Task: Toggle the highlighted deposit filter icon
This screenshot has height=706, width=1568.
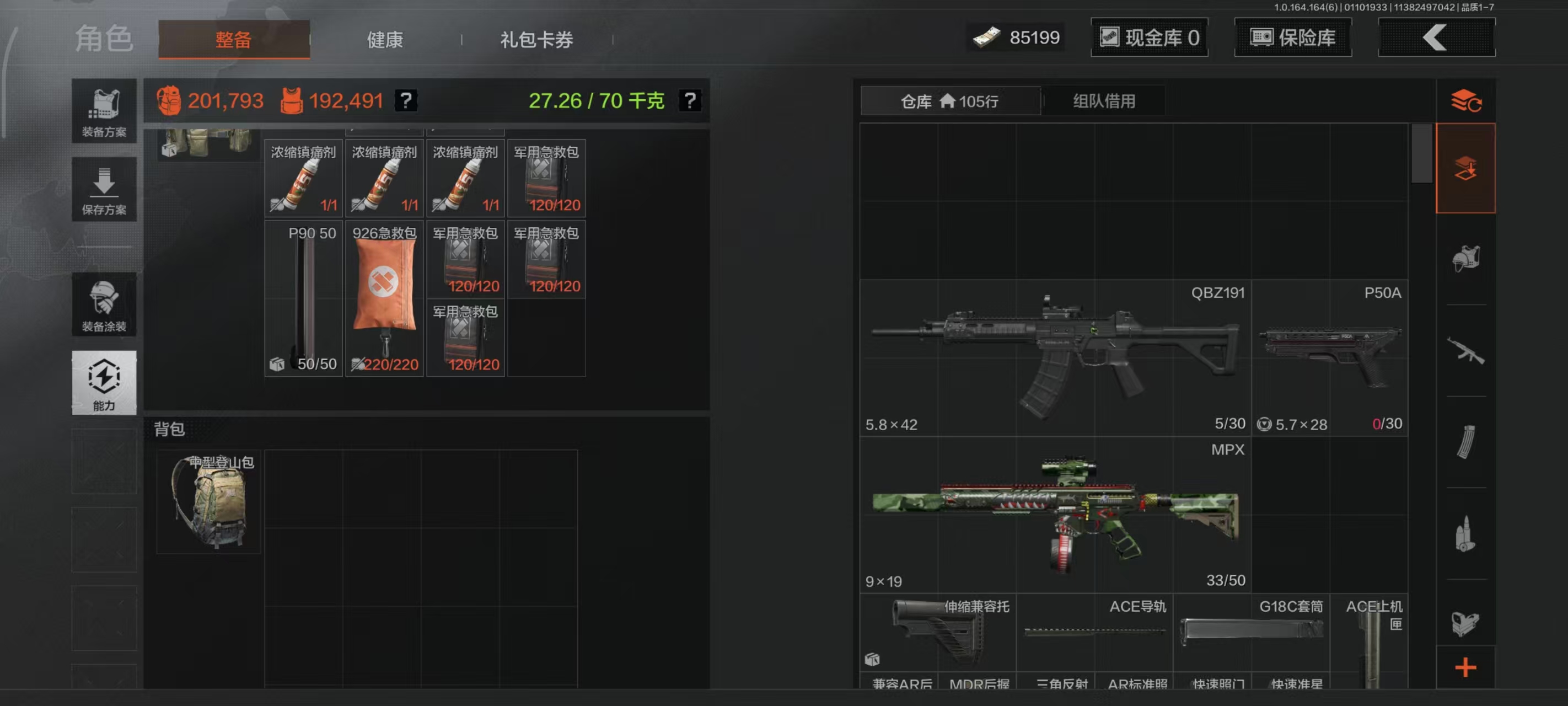Action: click(1467, 169)
